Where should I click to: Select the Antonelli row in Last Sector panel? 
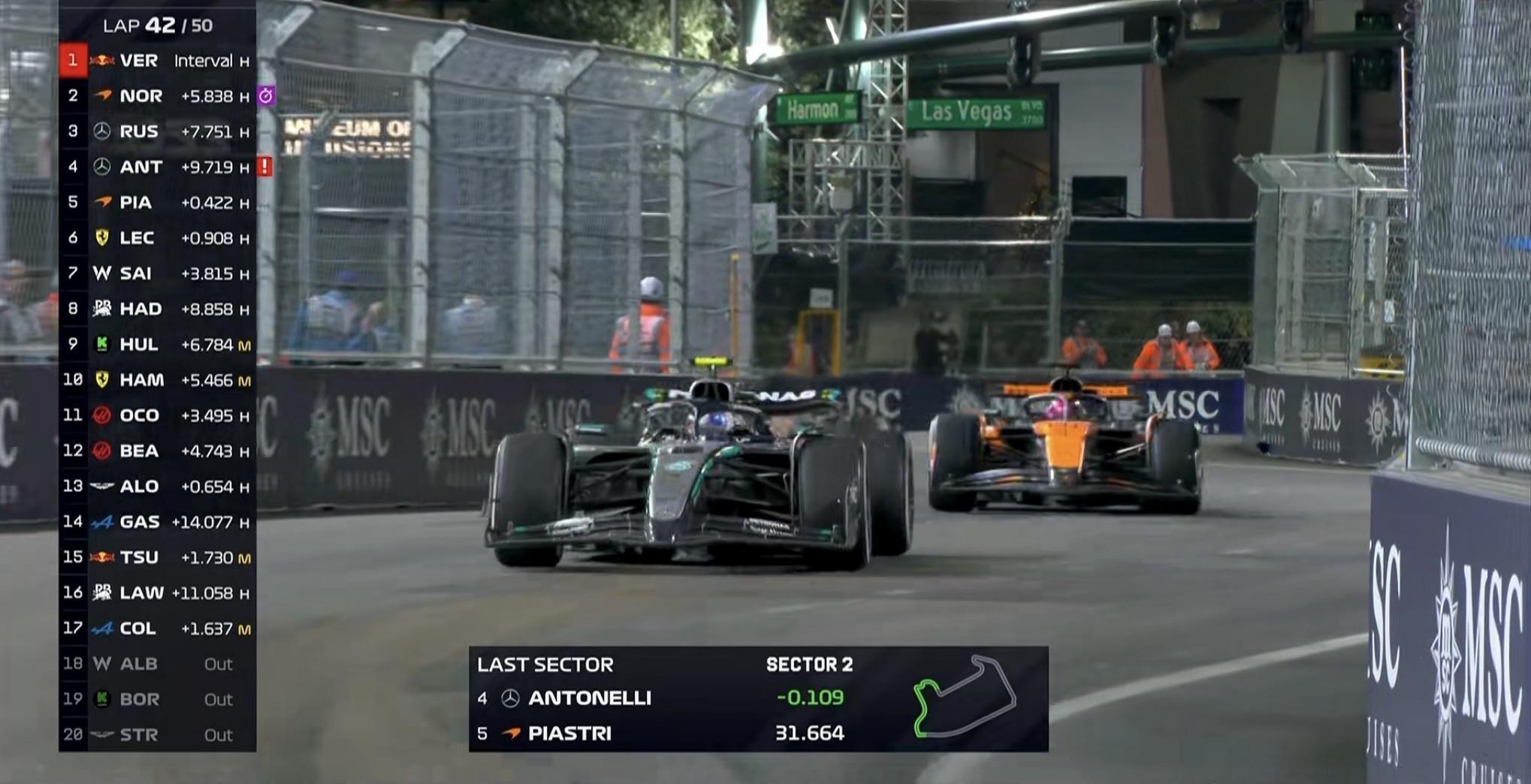(661, 698)
